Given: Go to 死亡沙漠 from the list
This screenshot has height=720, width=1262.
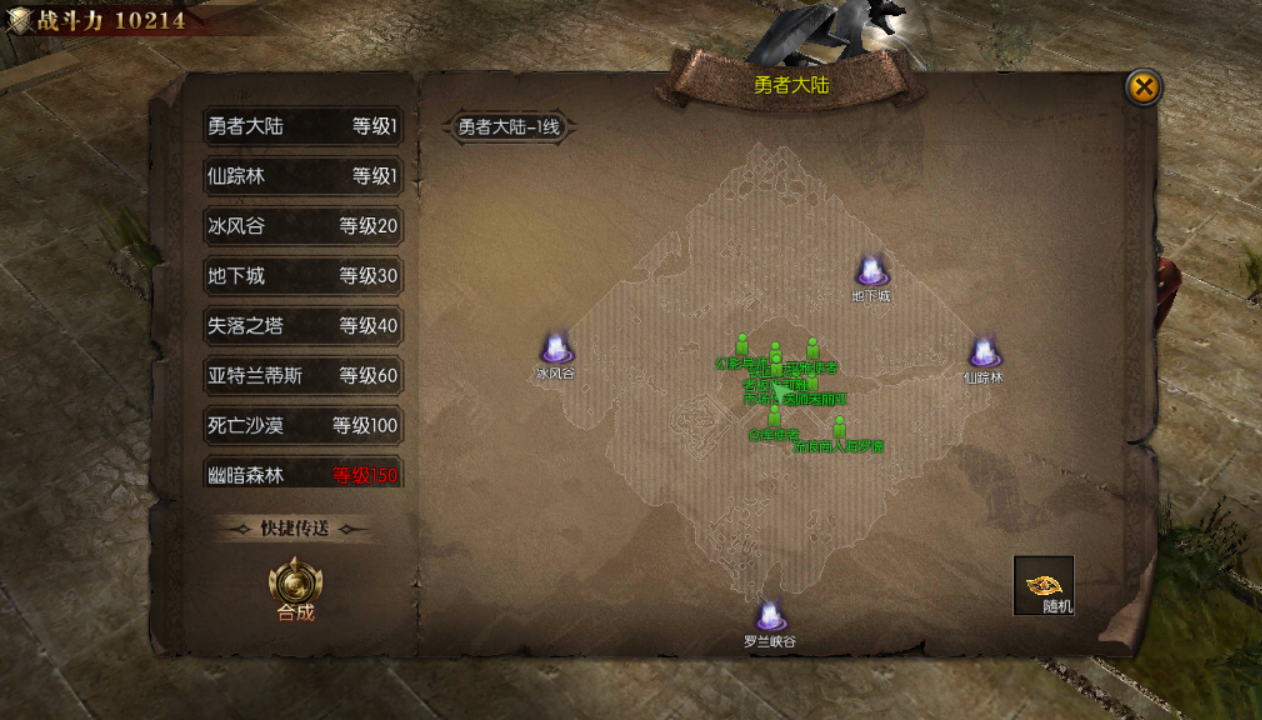Looking at the screenshot, I should pos(303,426).
